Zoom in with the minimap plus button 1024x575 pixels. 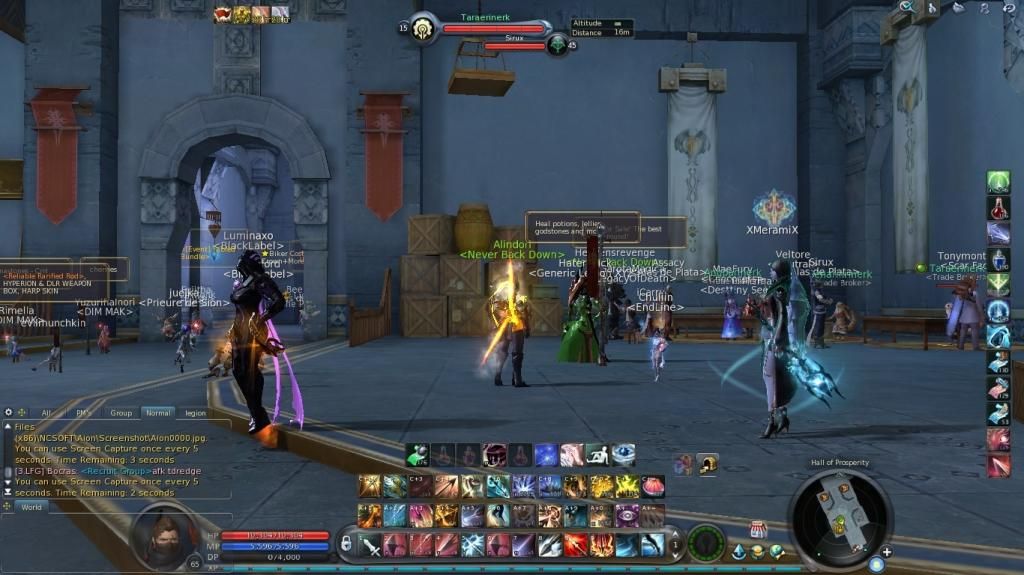tap(886, 552)
